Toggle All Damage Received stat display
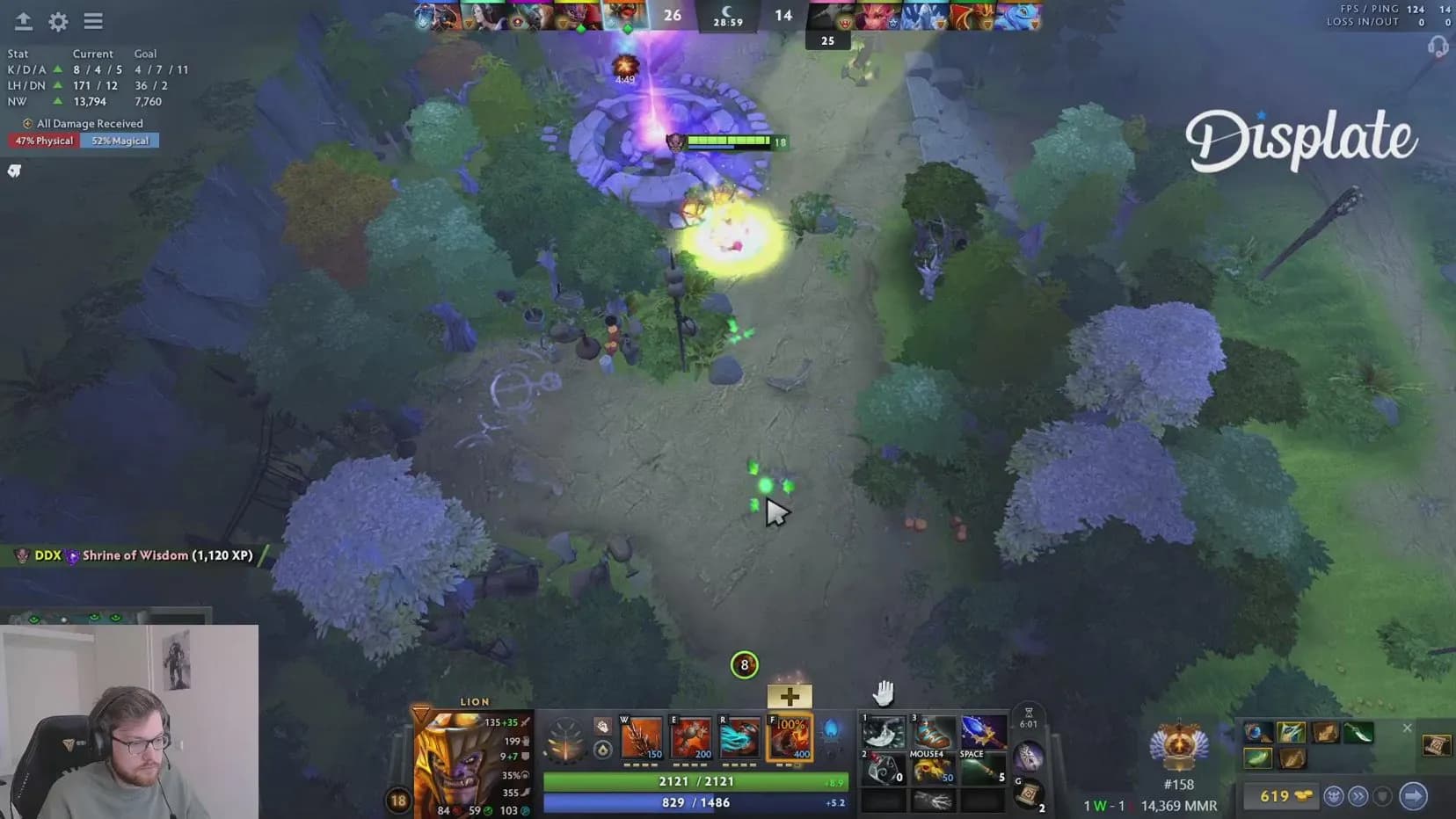The image size is (1456, 819). pos(82,123)
